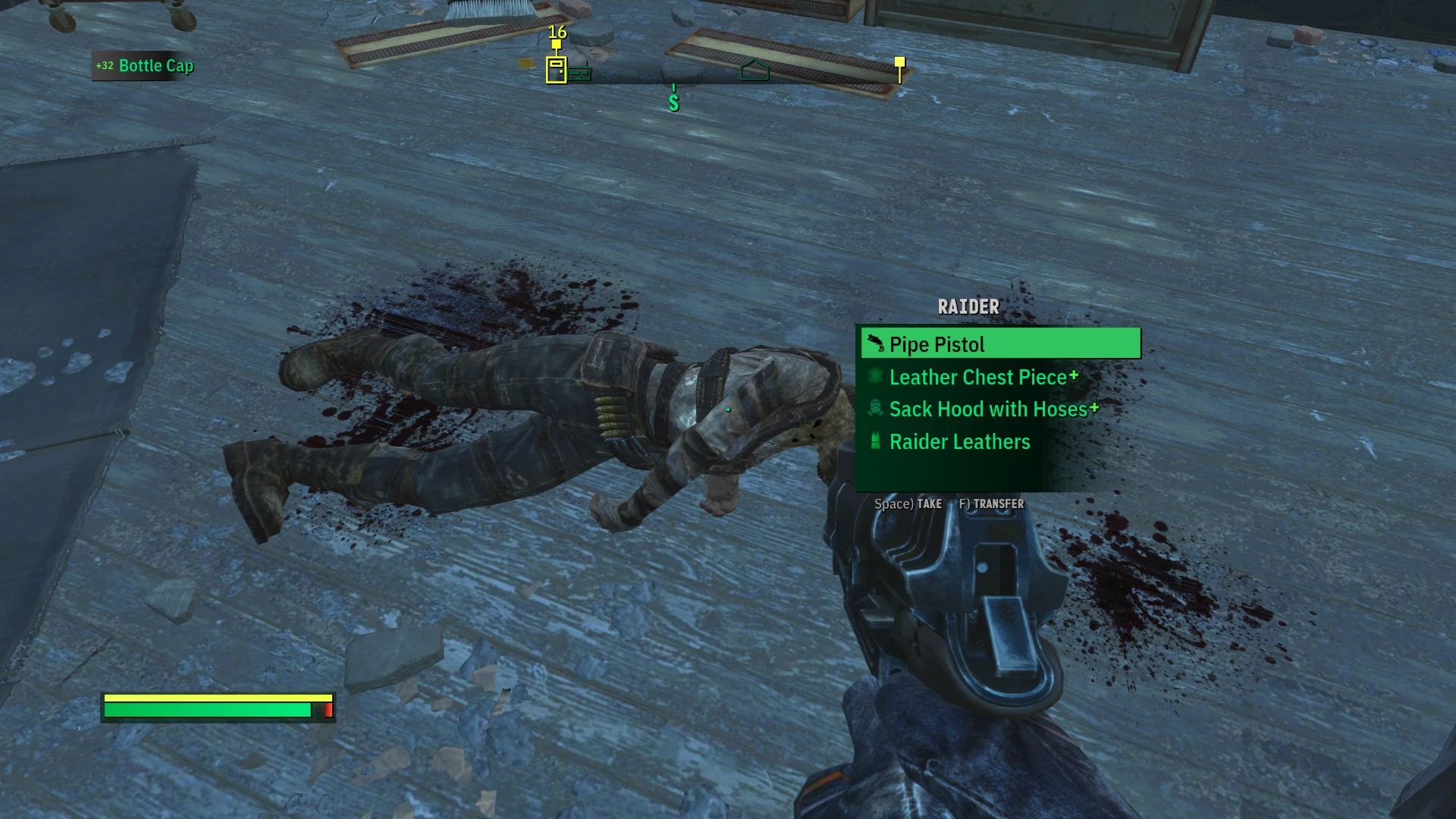Take the Leather Chest Piece
Viewport: 1456px width, 819px height.
point(978,377)
